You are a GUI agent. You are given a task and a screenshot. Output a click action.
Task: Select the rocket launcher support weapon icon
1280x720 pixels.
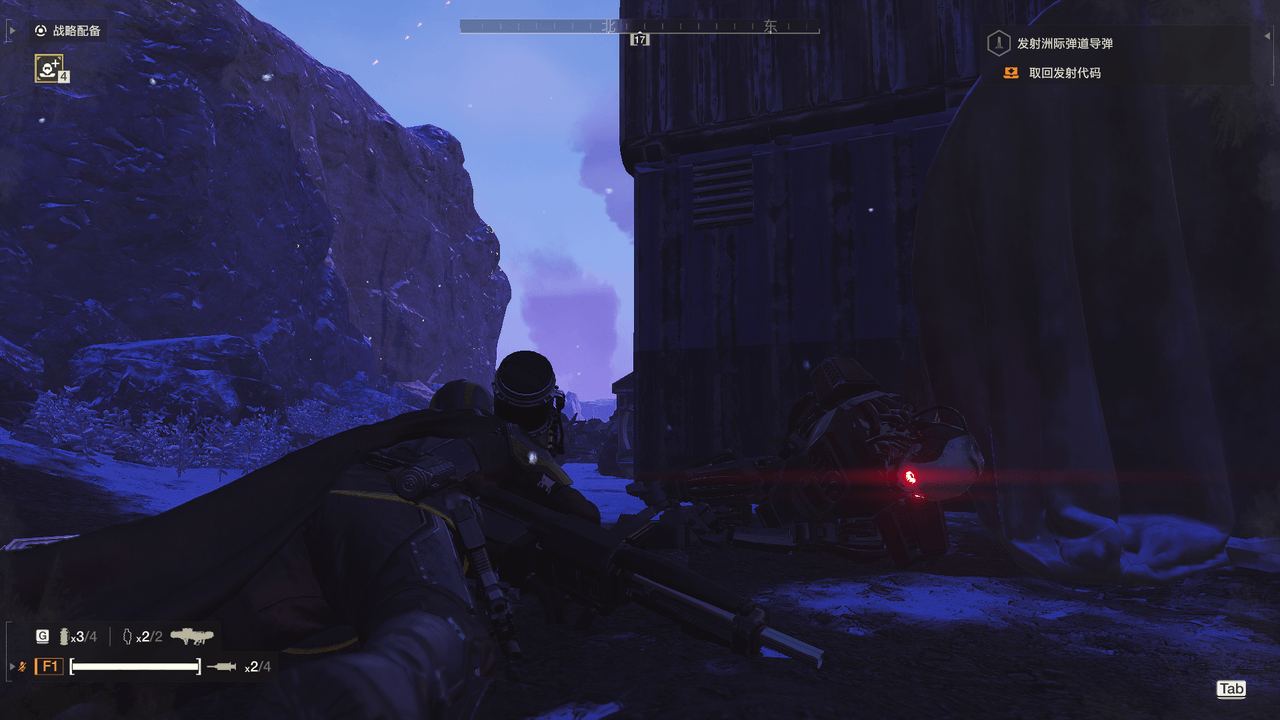tap(191, 636)
